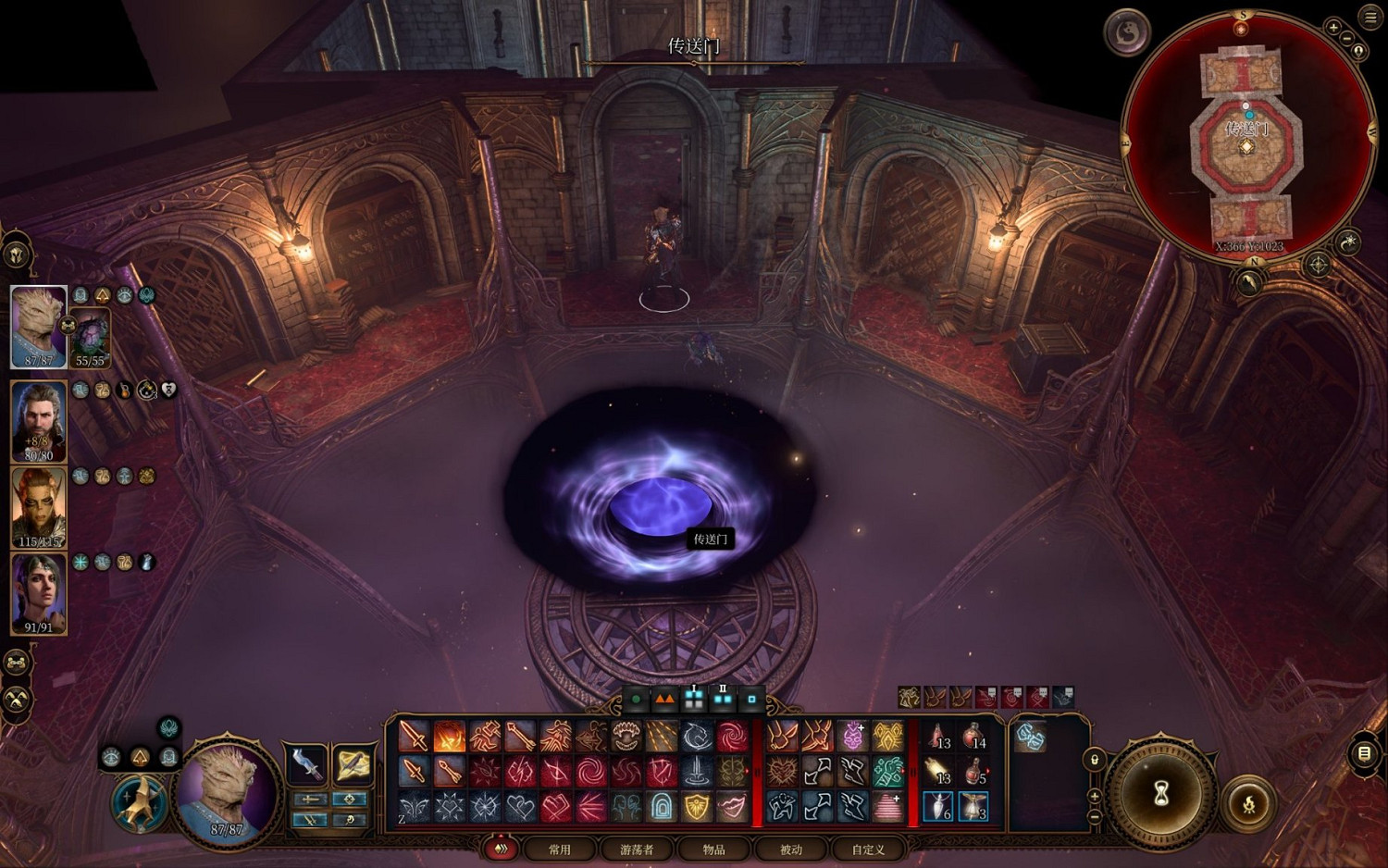Choose the green-skinned githyanki portrait
1388x868 pixels.
point(38,507)
